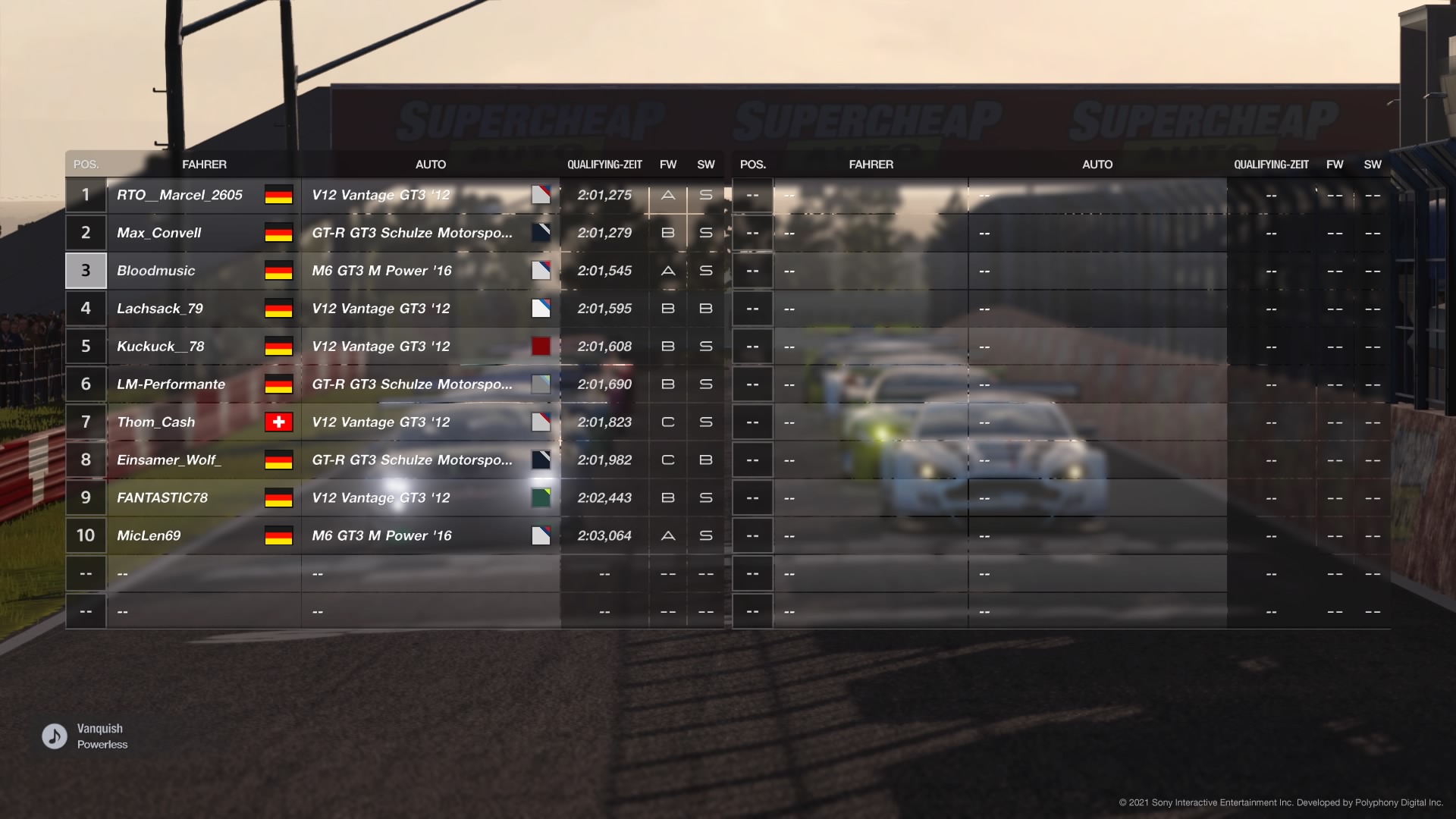The height and width of the screenshot is (819, 1456).
Task: Click the livery icon on Max_Convell's GT-R row
Action: click(541, 233)
